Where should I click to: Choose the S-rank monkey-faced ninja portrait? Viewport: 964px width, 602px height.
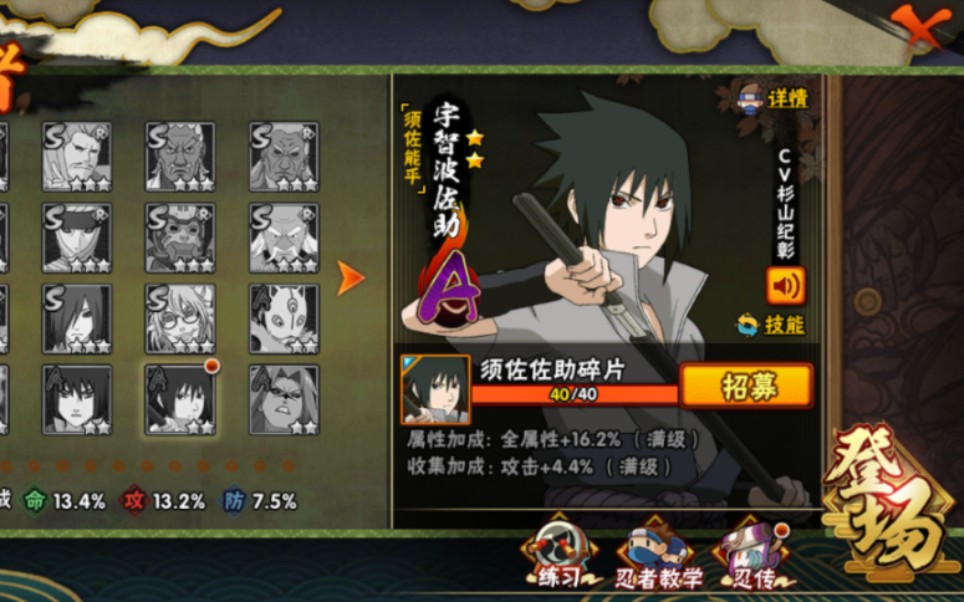pyautogui.click(x=181, y=238)
